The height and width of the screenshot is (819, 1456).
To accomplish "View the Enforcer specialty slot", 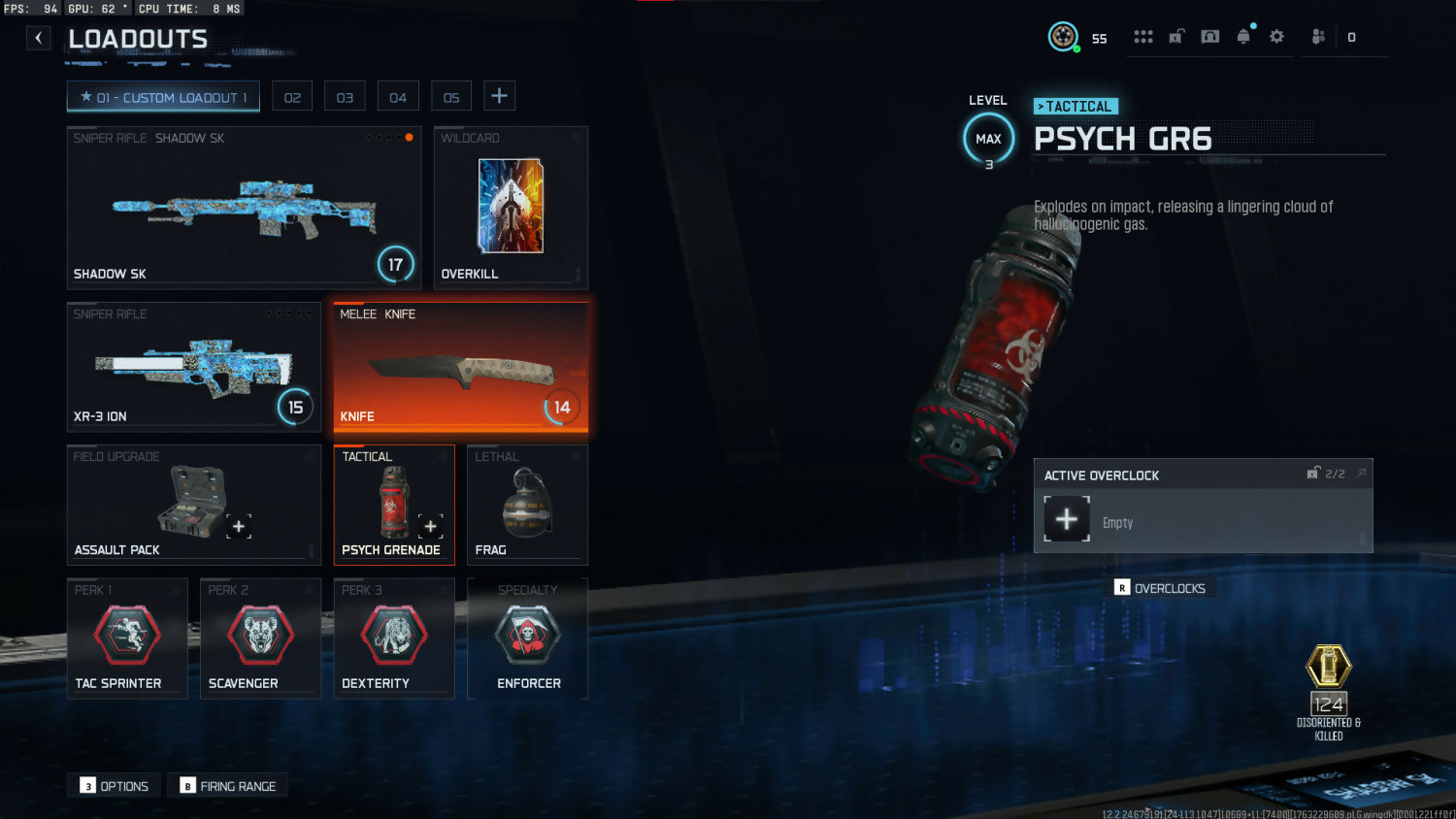I will [x=527, y=638].
